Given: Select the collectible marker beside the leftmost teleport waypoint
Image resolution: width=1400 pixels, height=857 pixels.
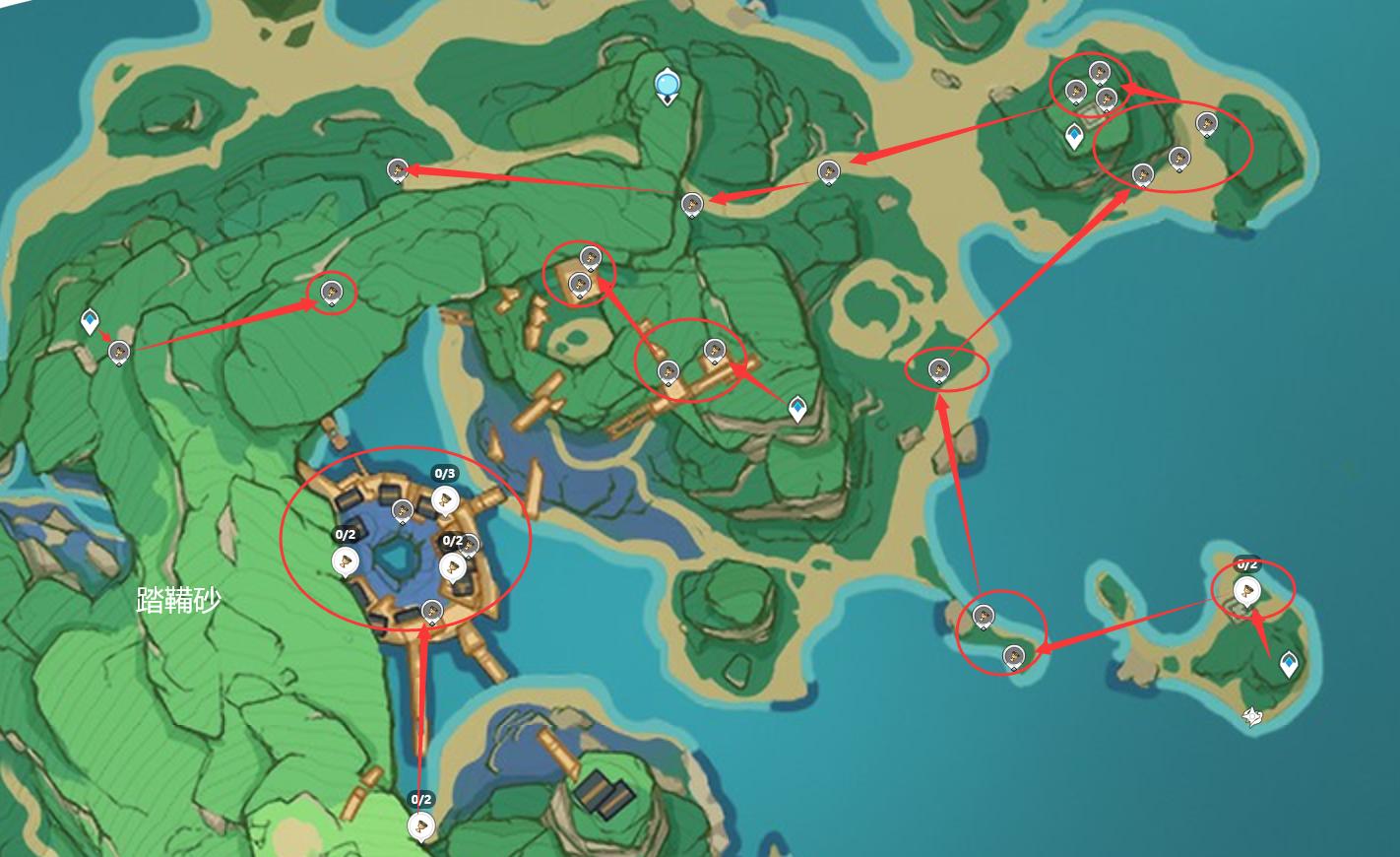Looking at the screenshot, I should pos(117,350).
